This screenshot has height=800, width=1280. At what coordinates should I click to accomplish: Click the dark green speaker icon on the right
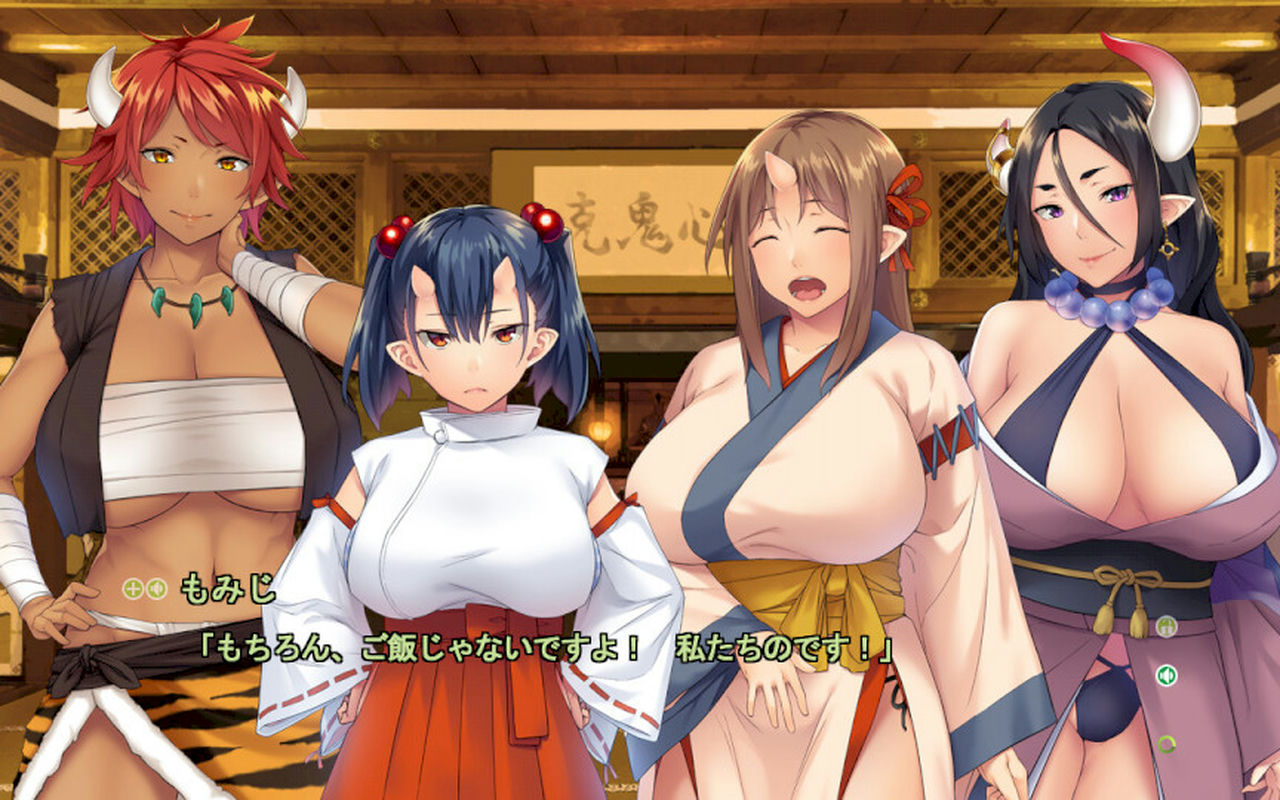[x=1165, y=676]
